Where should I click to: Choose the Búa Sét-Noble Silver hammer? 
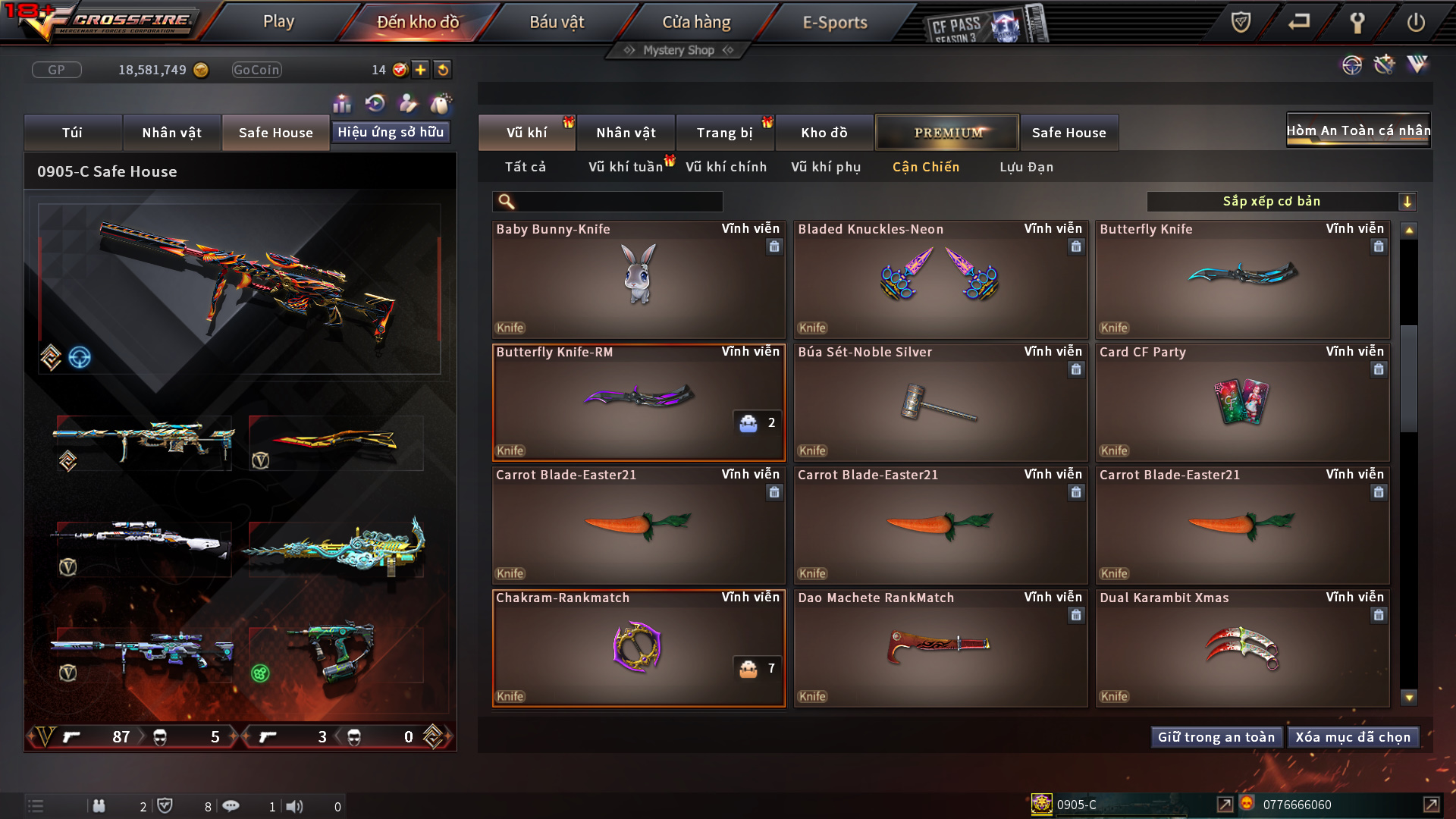pos(940,403)
